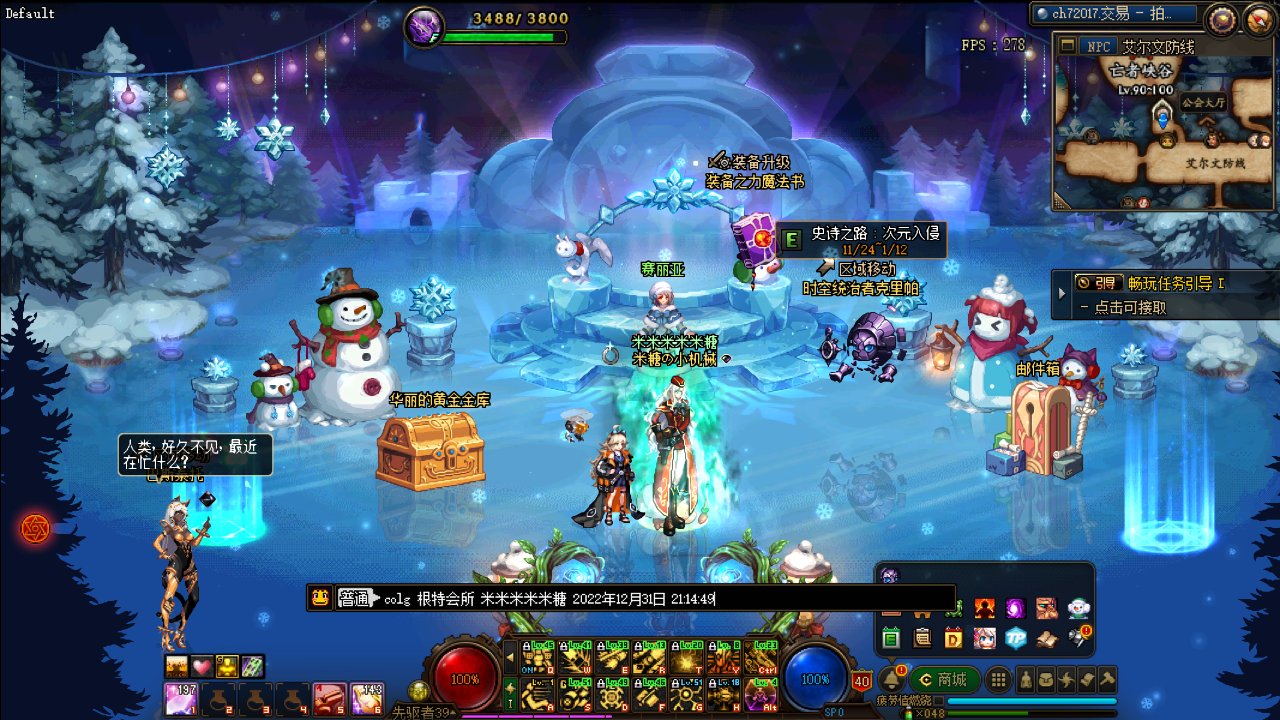Click the TP hexagon icon
1280x720 pixels.
(1016, 638)
